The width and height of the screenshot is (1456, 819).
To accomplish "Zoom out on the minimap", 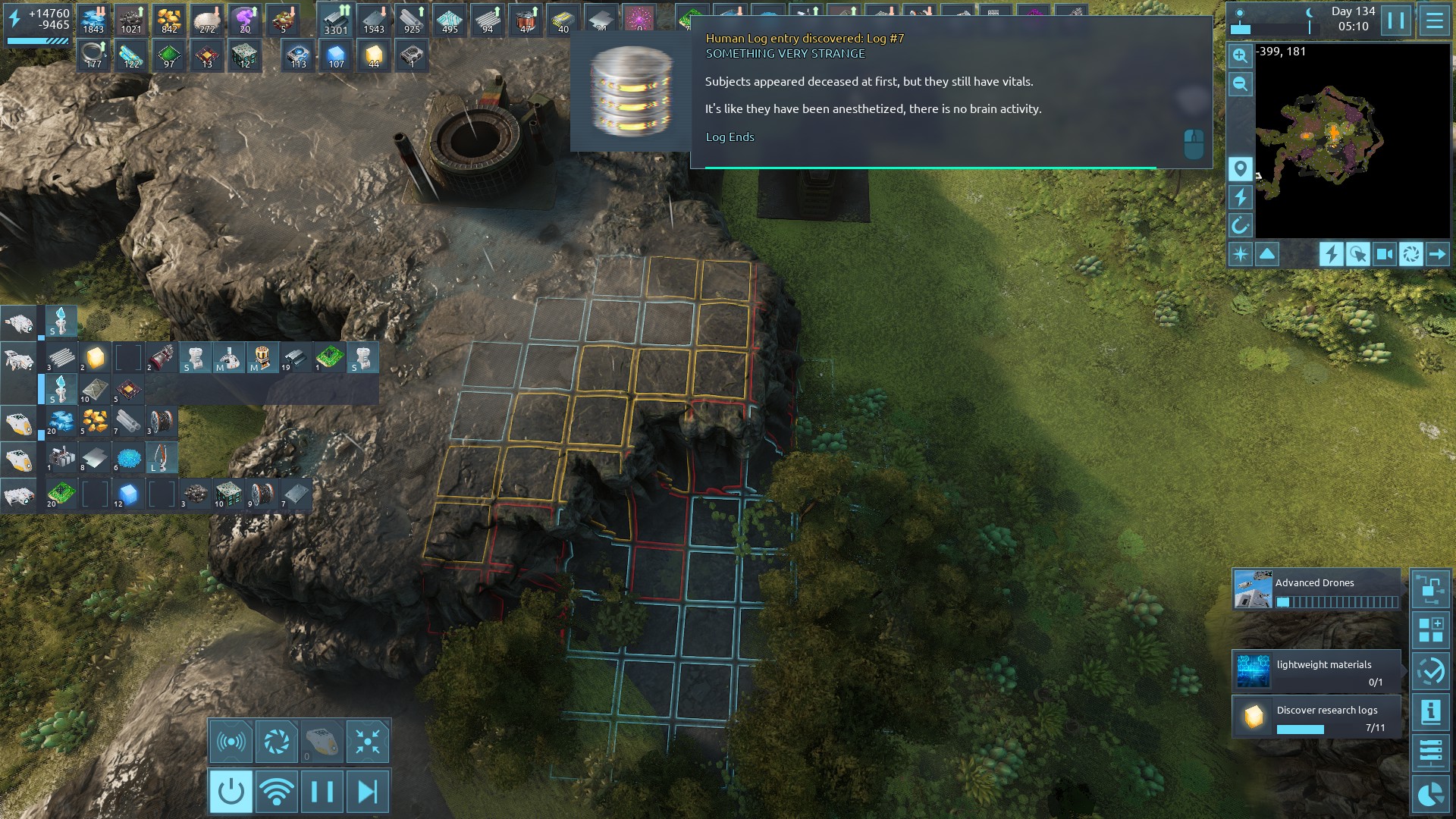I will point(1240,84).
